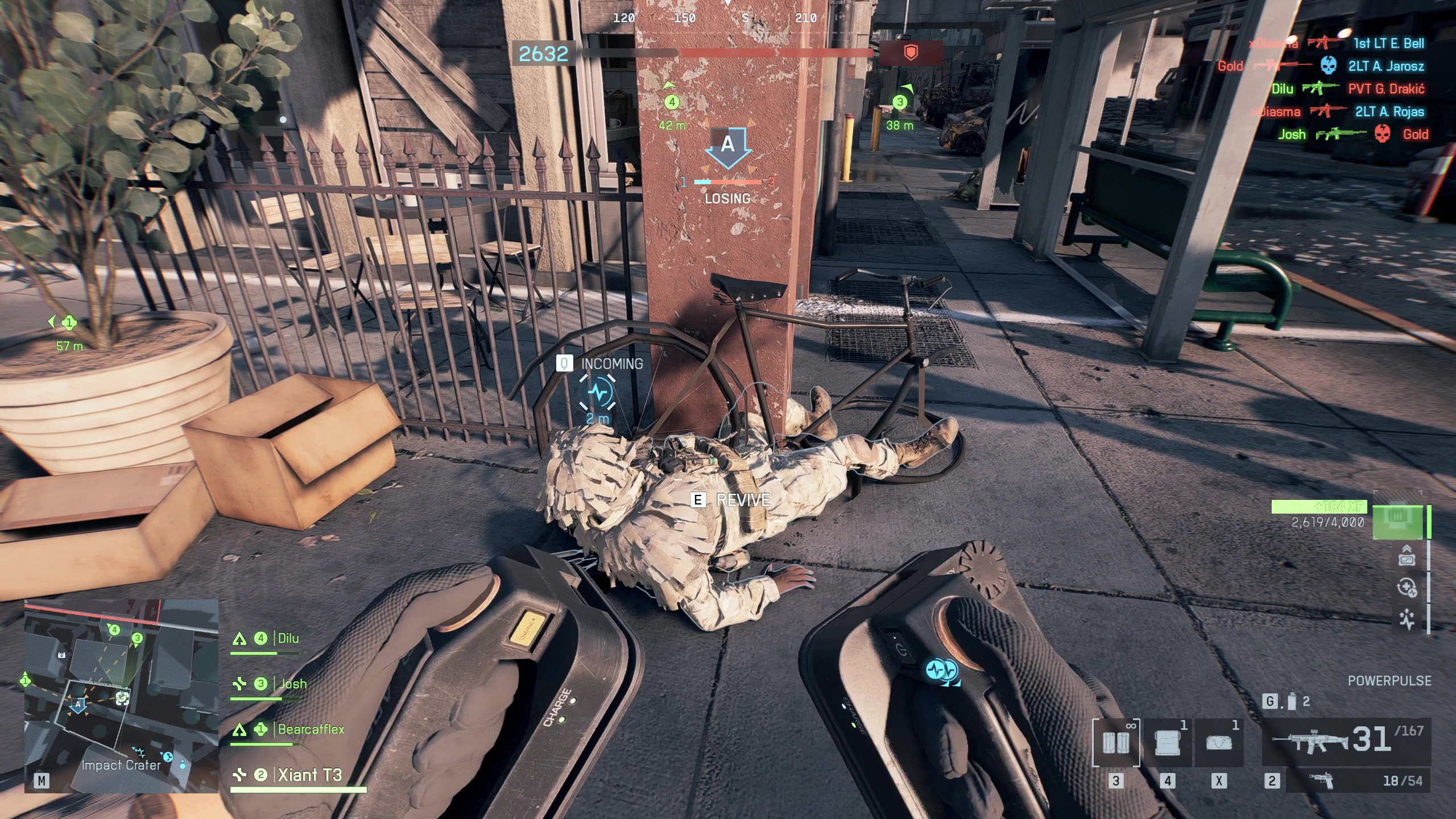Click the objective A capture marker
This screenshot has height=819, width=1456.
tap(728, 146)
